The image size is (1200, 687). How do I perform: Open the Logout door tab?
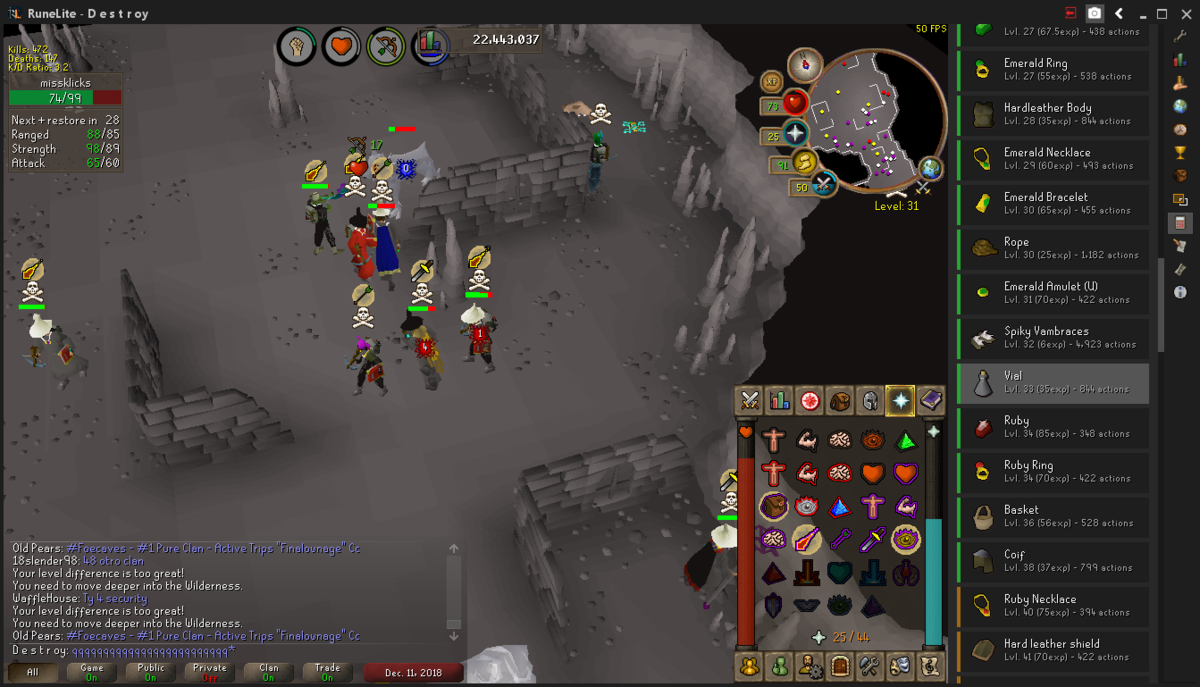click(x=839, y=665)
